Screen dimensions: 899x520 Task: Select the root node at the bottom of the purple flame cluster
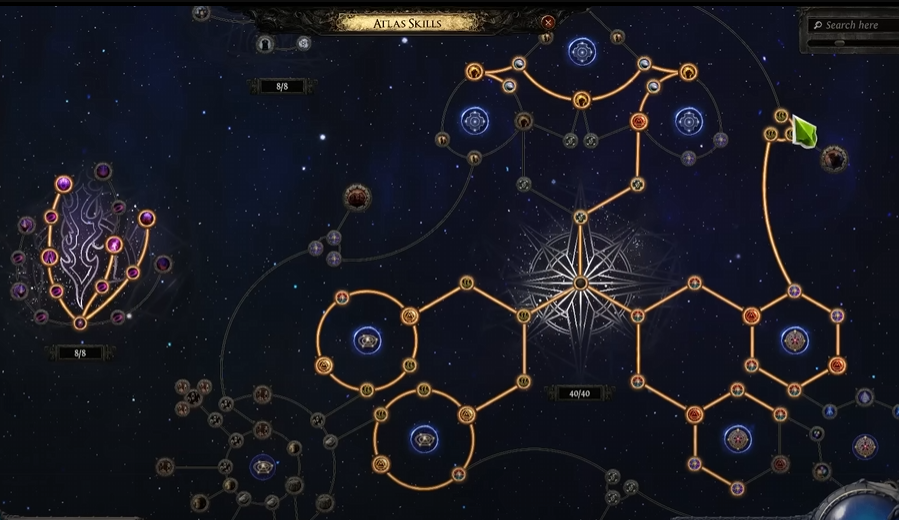click(80, 323)
